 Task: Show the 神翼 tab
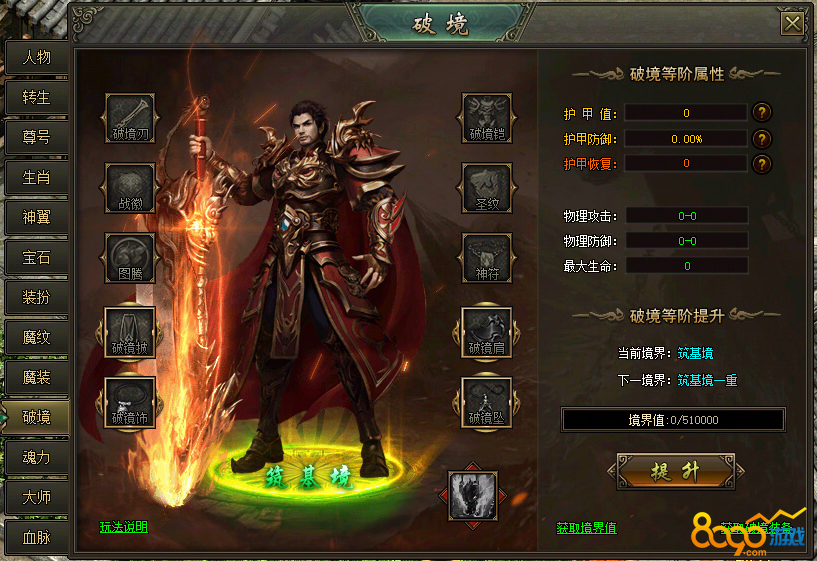click(36, 217)
